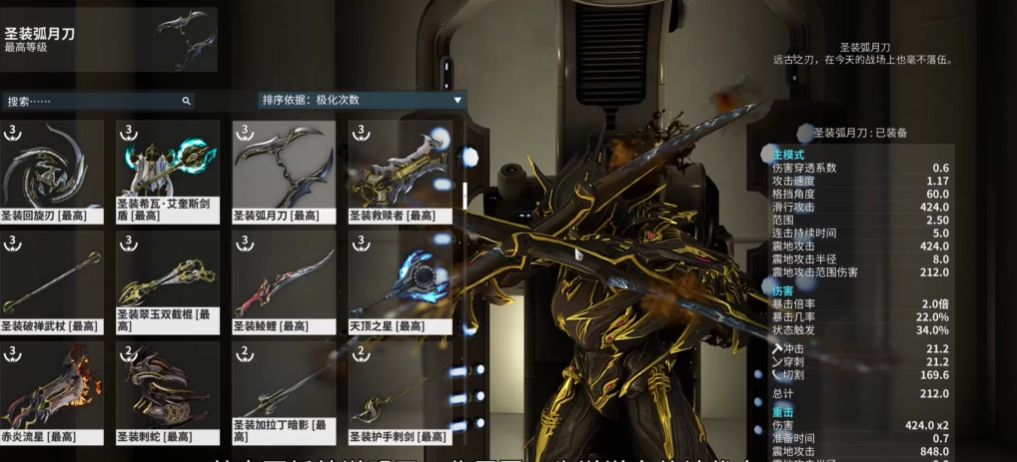Select the 圣装回旋刃 weapon tile

(x=52, y=171)
